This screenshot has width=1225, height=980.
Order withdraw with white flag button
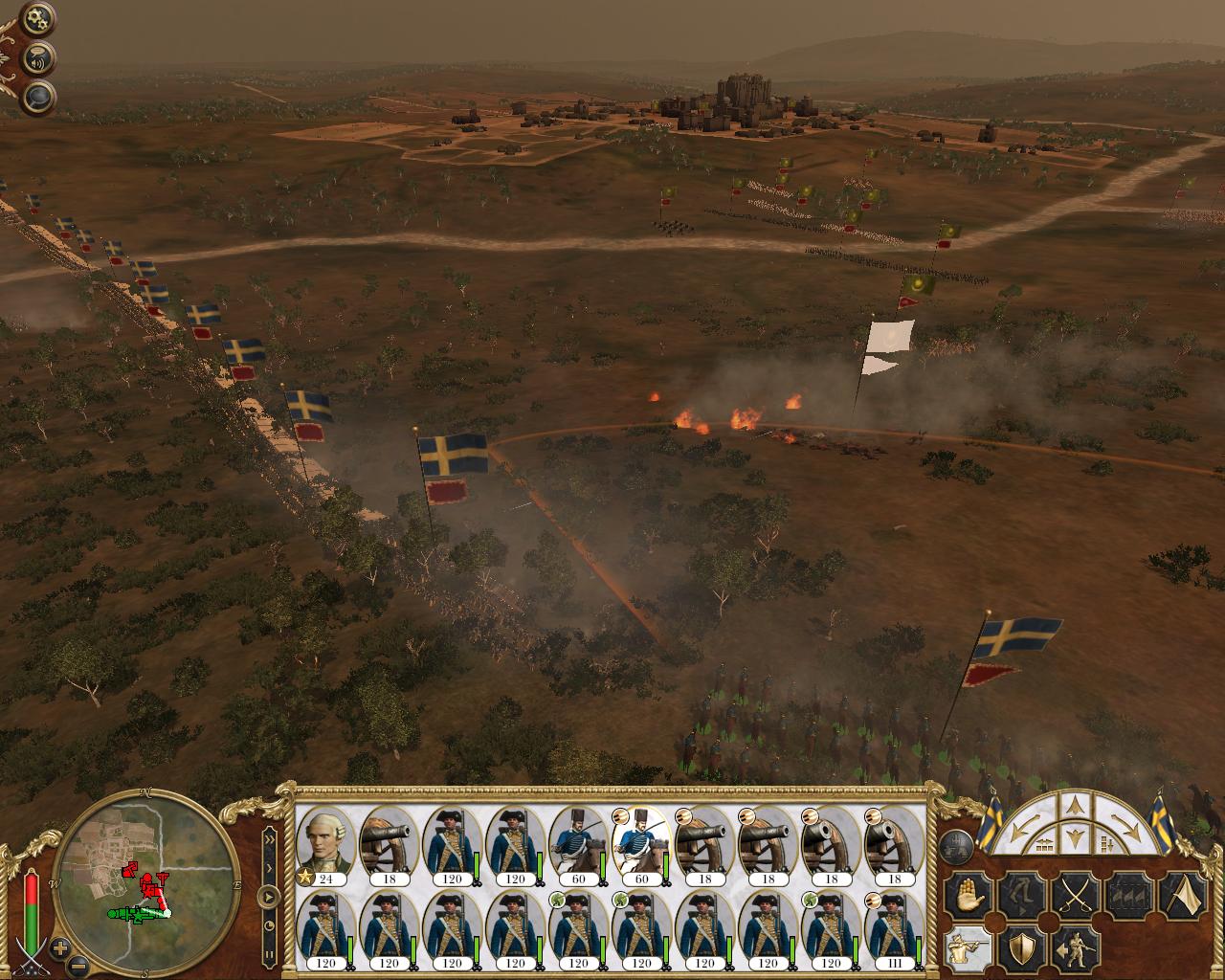coord(1182,896)
